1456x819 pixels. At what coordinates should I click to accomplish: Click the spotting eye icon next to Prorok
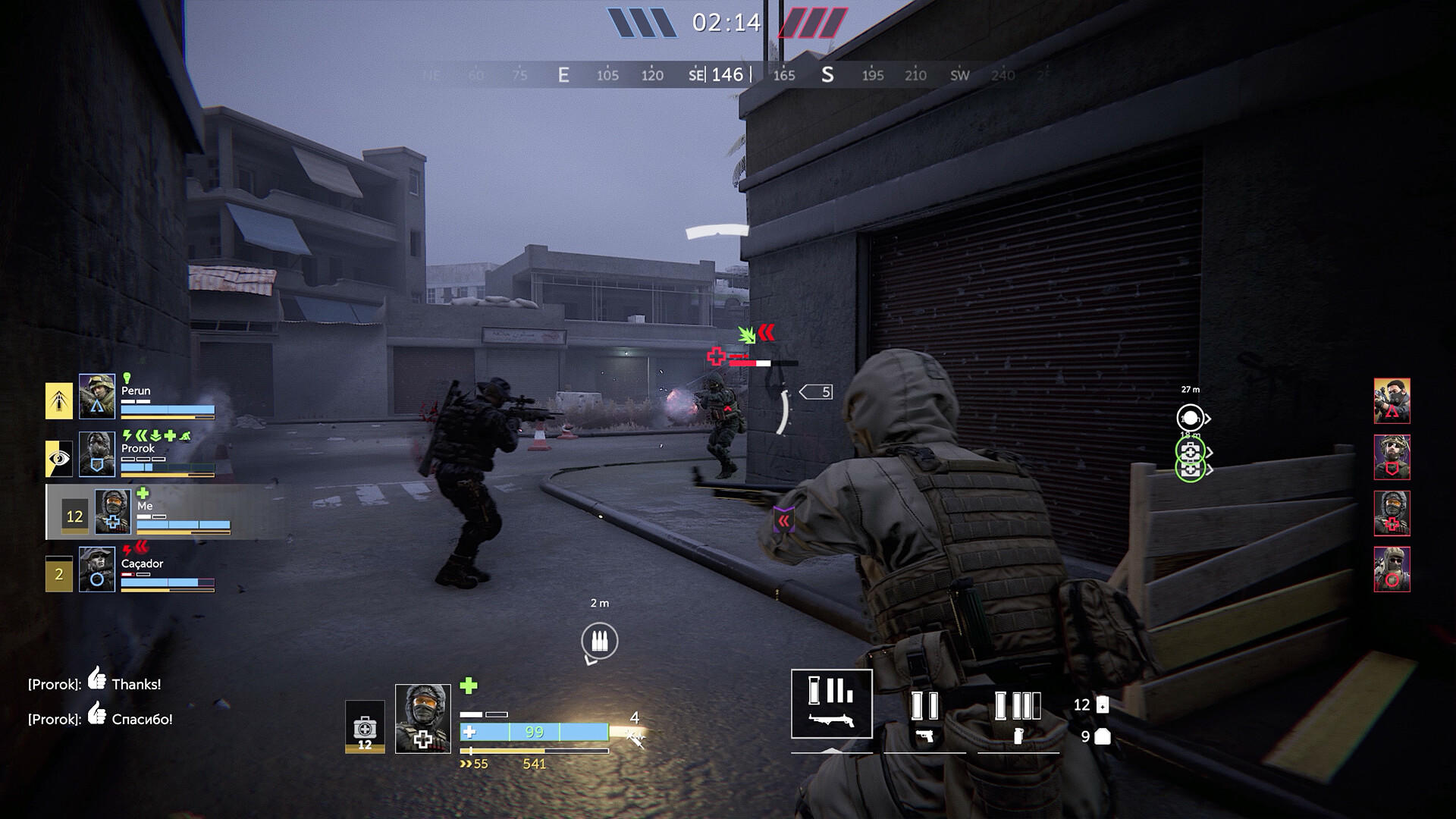(x=58, y=457)
